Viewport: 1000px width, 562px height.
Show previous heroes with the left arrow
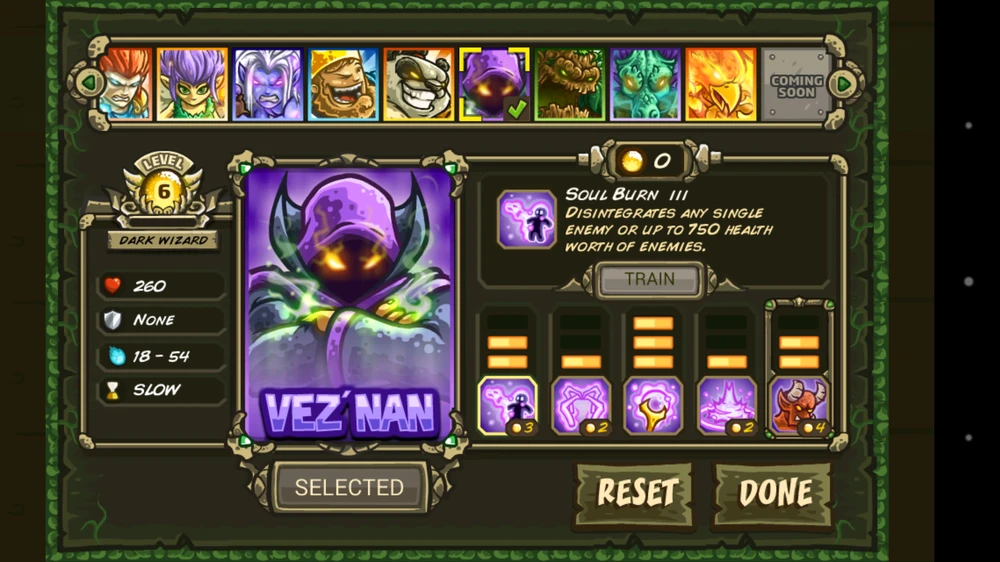89,83
